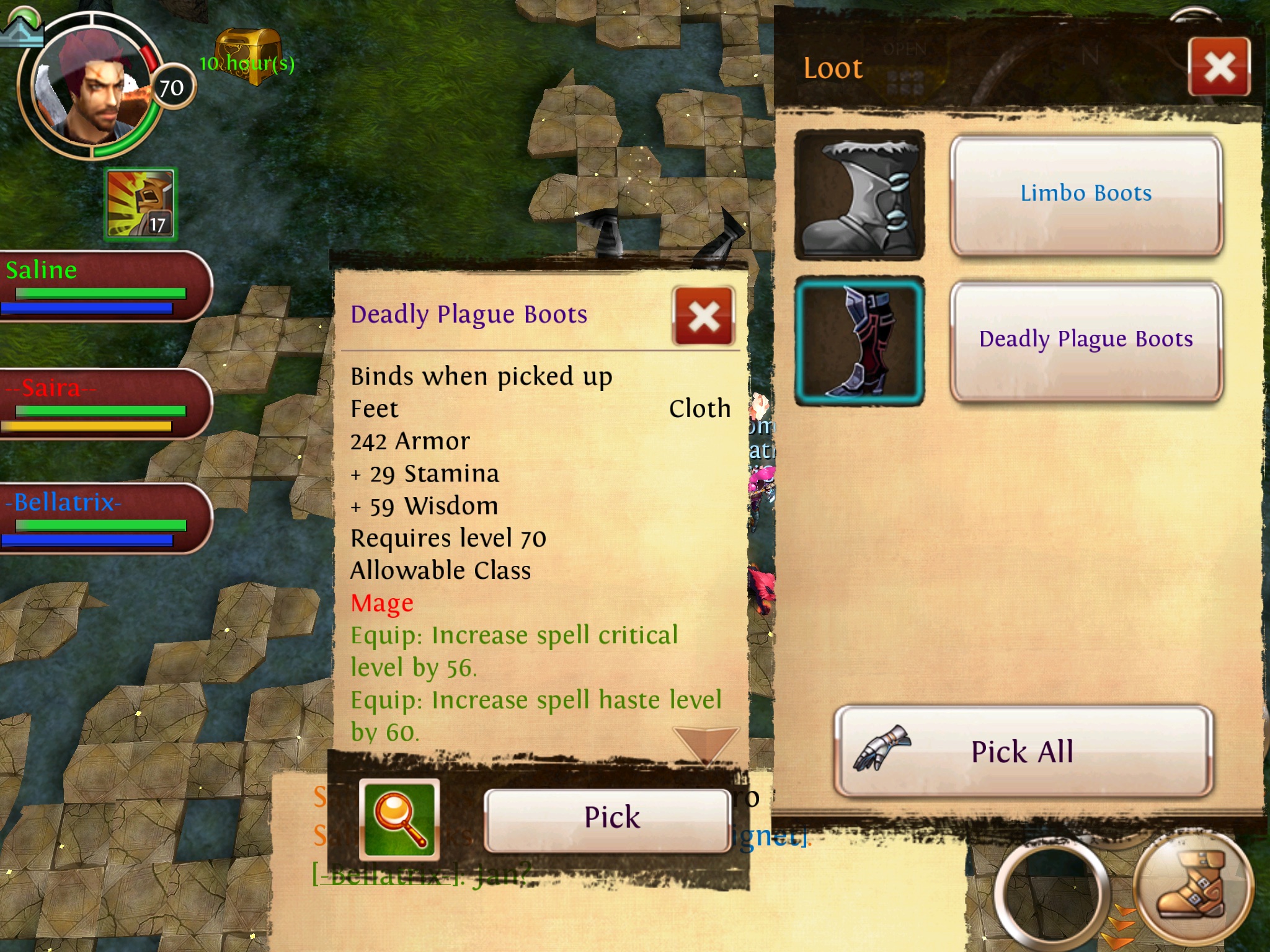
Task: Tap the warrior buff icon showing 17
Action: (x=141, y=205)
